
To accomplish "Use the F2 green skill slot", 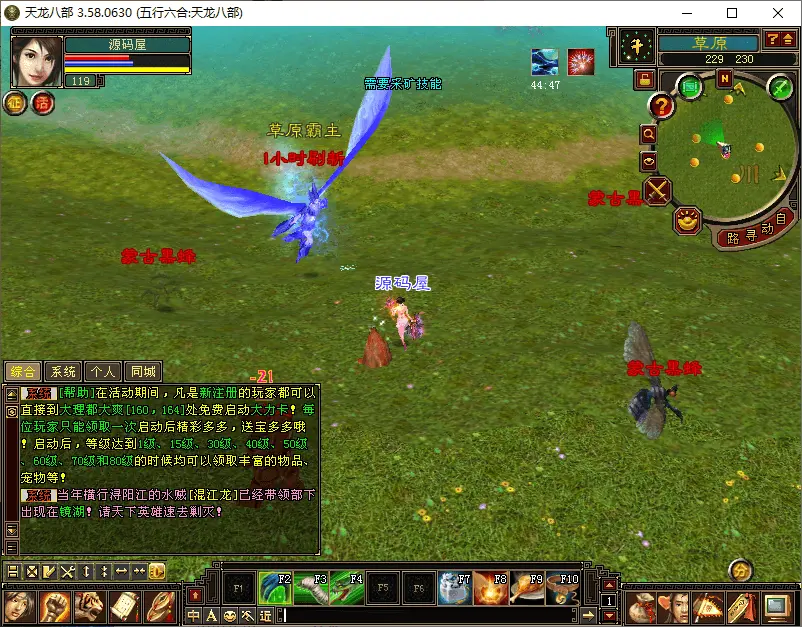I will (x=275, y=588).
